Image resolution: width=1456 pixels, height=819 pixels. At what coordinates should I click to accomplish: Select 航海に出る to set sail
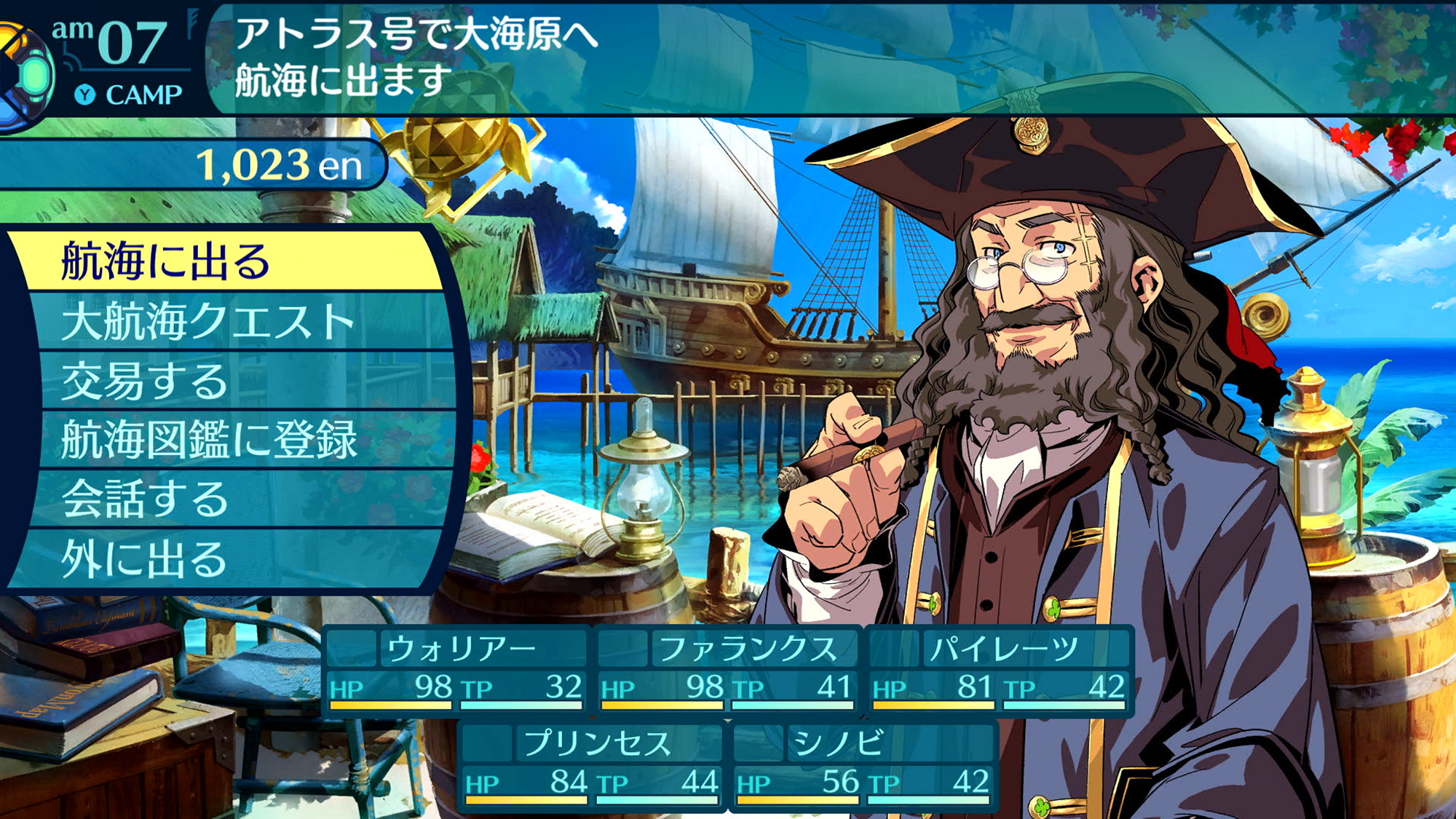[226, 261]
